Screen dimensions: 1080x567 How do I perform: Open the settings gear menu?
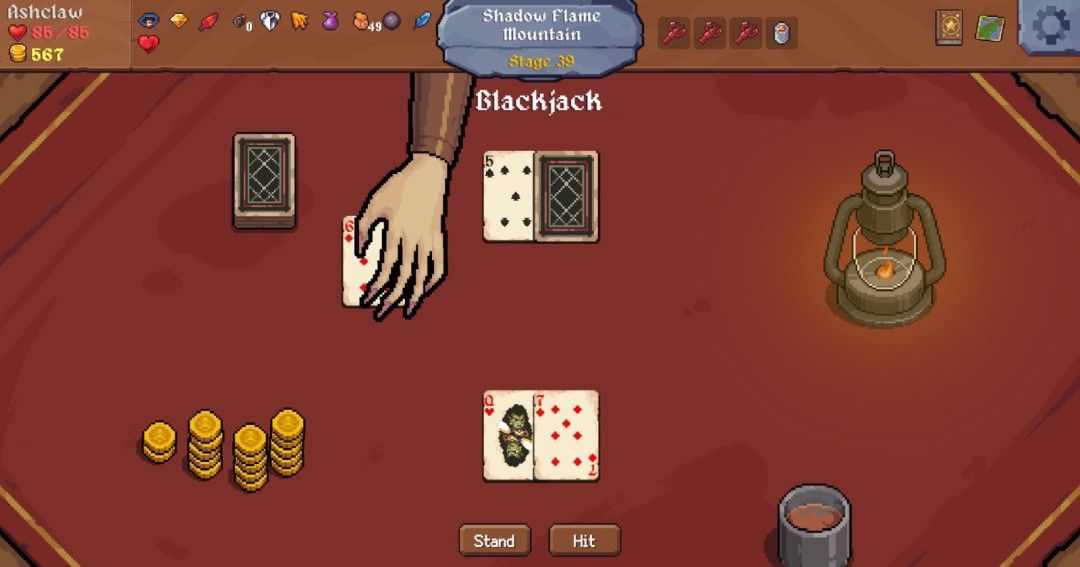tap(1050, 25)
